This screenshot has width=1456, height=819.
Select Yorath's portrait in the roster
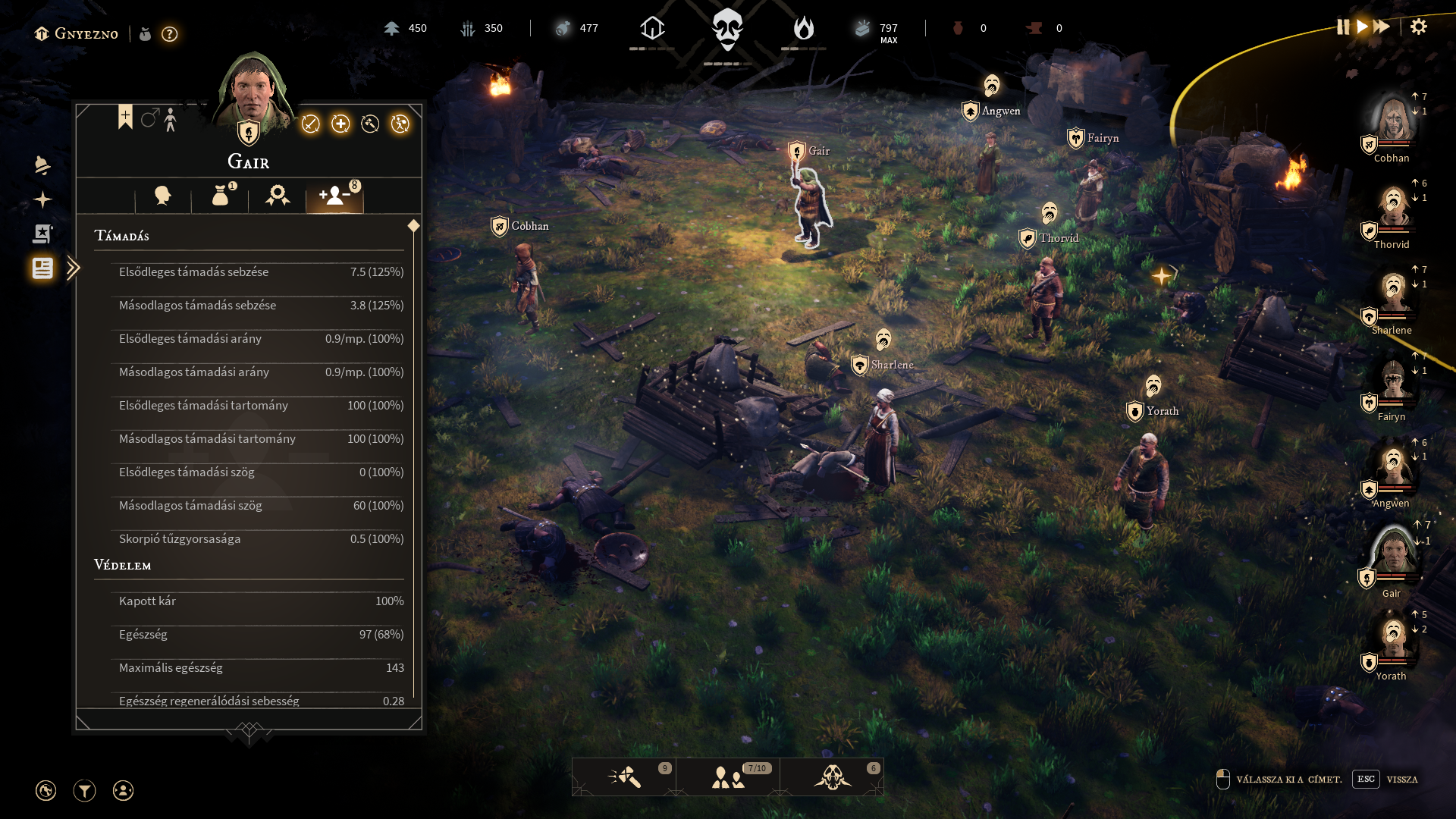click(1393, 641)
